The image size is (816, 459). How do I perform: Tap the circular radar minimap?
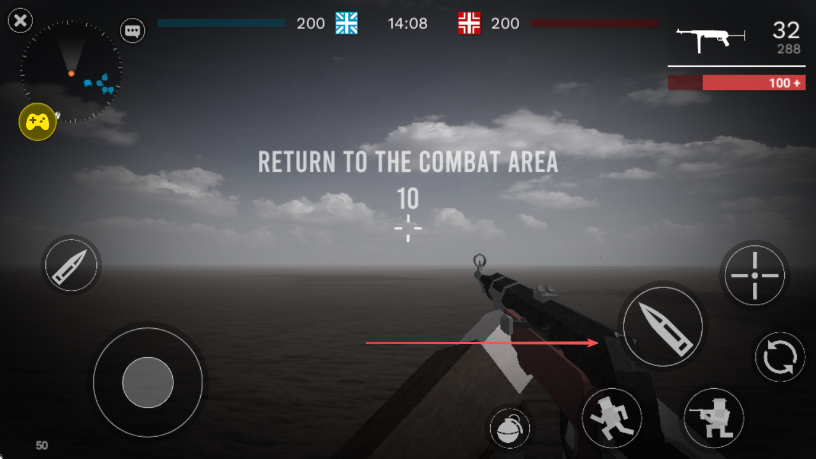tap(72, 72)
